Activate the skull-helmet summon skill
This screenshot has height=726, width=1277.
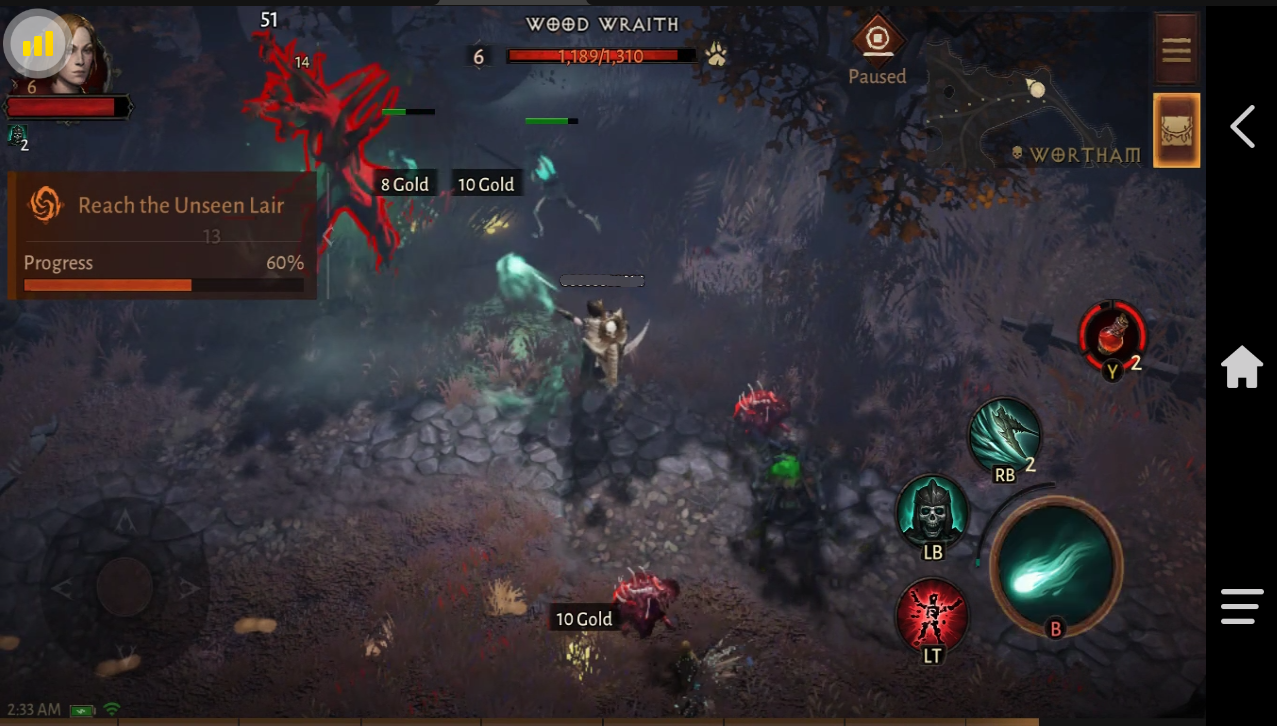coord(932,511)
